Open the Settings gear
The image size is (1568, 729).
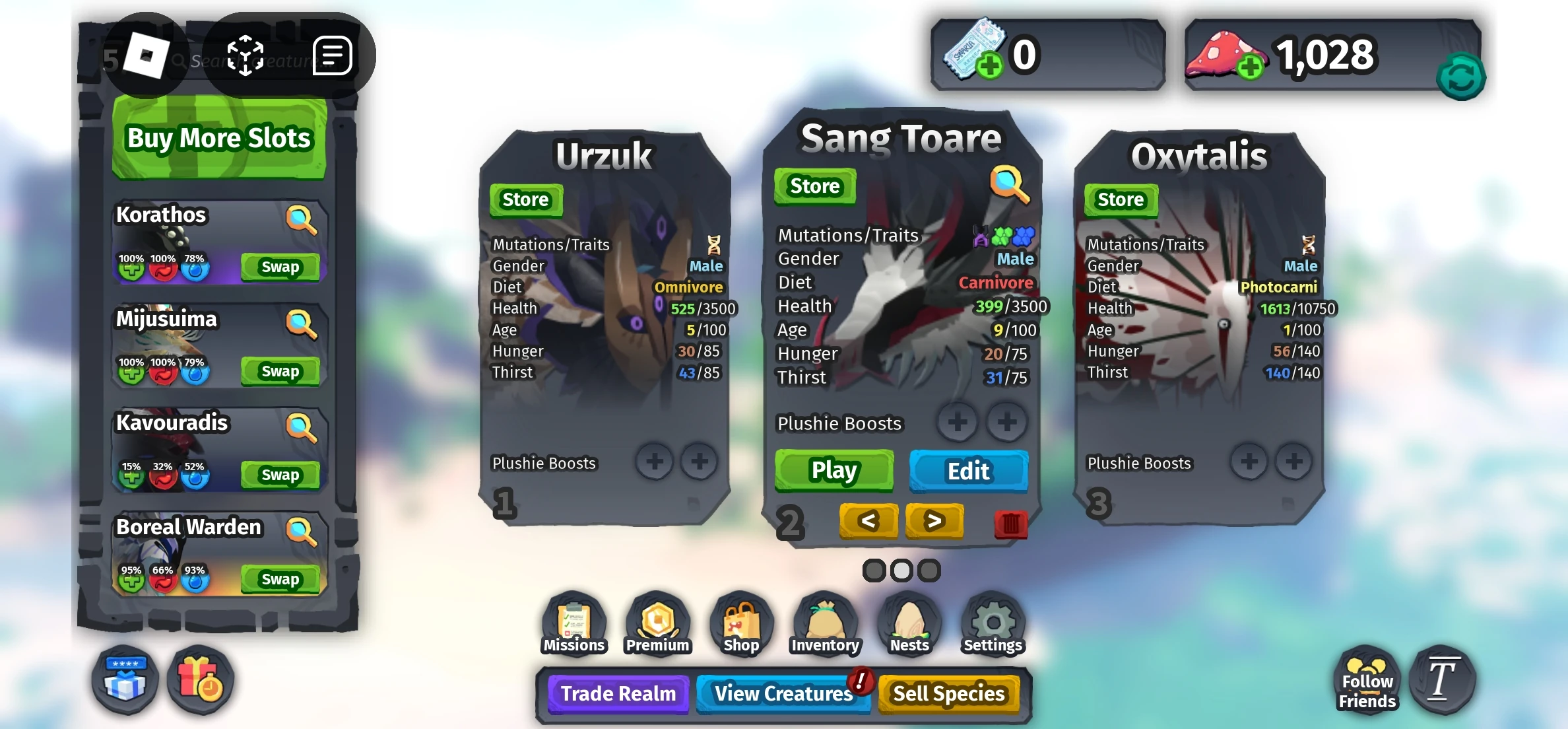[993, 623]
